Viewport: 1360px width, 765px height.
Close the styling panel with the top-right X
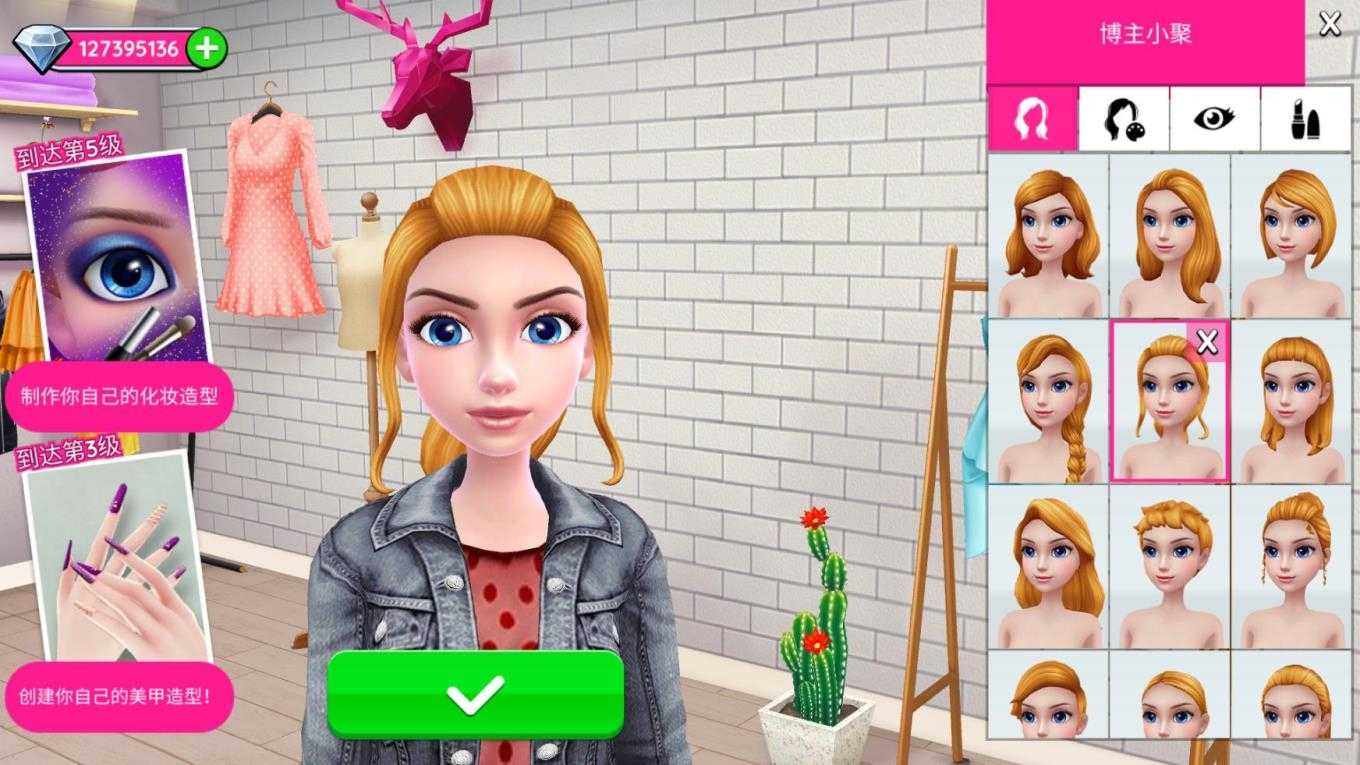pos(1330,24)
